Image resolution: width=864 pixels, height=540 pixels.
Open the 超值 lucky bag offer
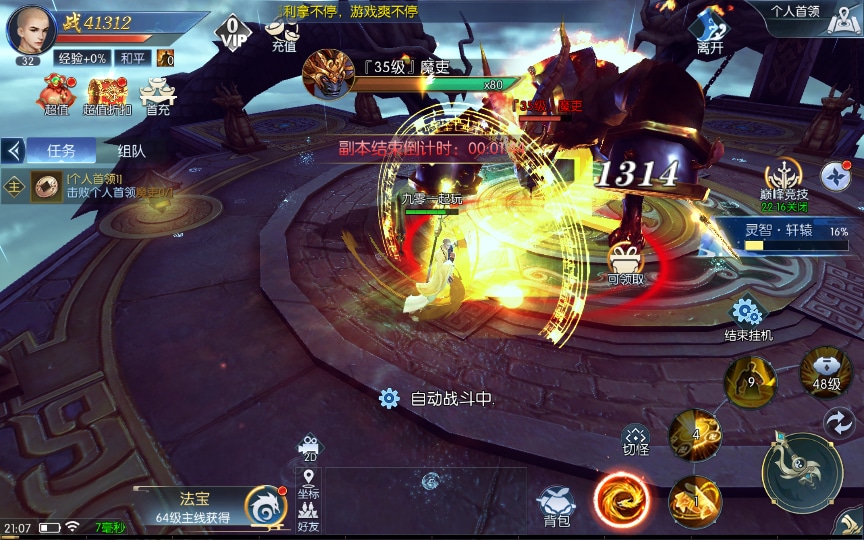tap(55, 96)
